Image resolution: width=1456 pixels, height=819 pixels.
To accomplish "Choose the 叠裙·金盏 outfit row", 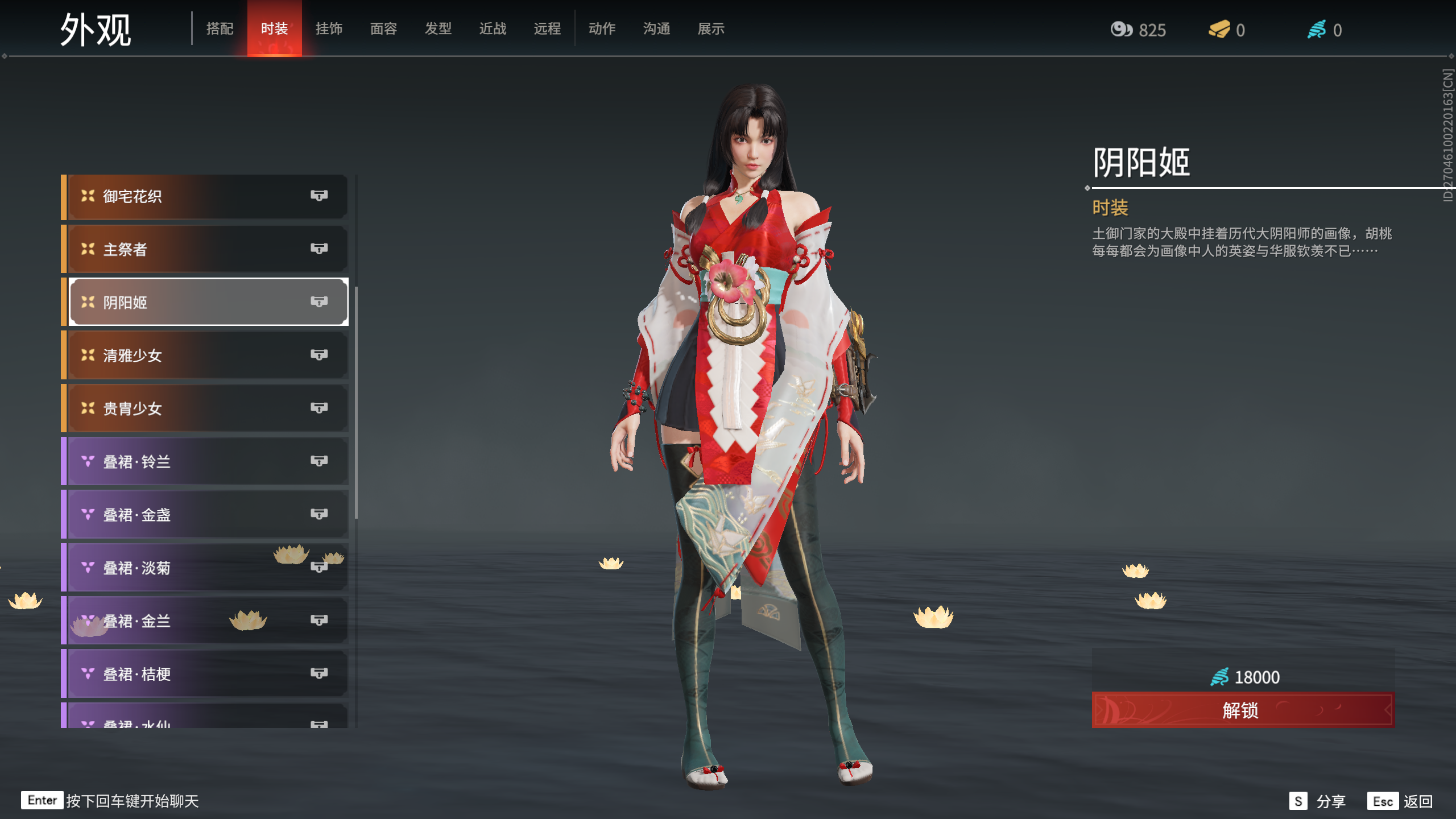I will tap(205, 515).
